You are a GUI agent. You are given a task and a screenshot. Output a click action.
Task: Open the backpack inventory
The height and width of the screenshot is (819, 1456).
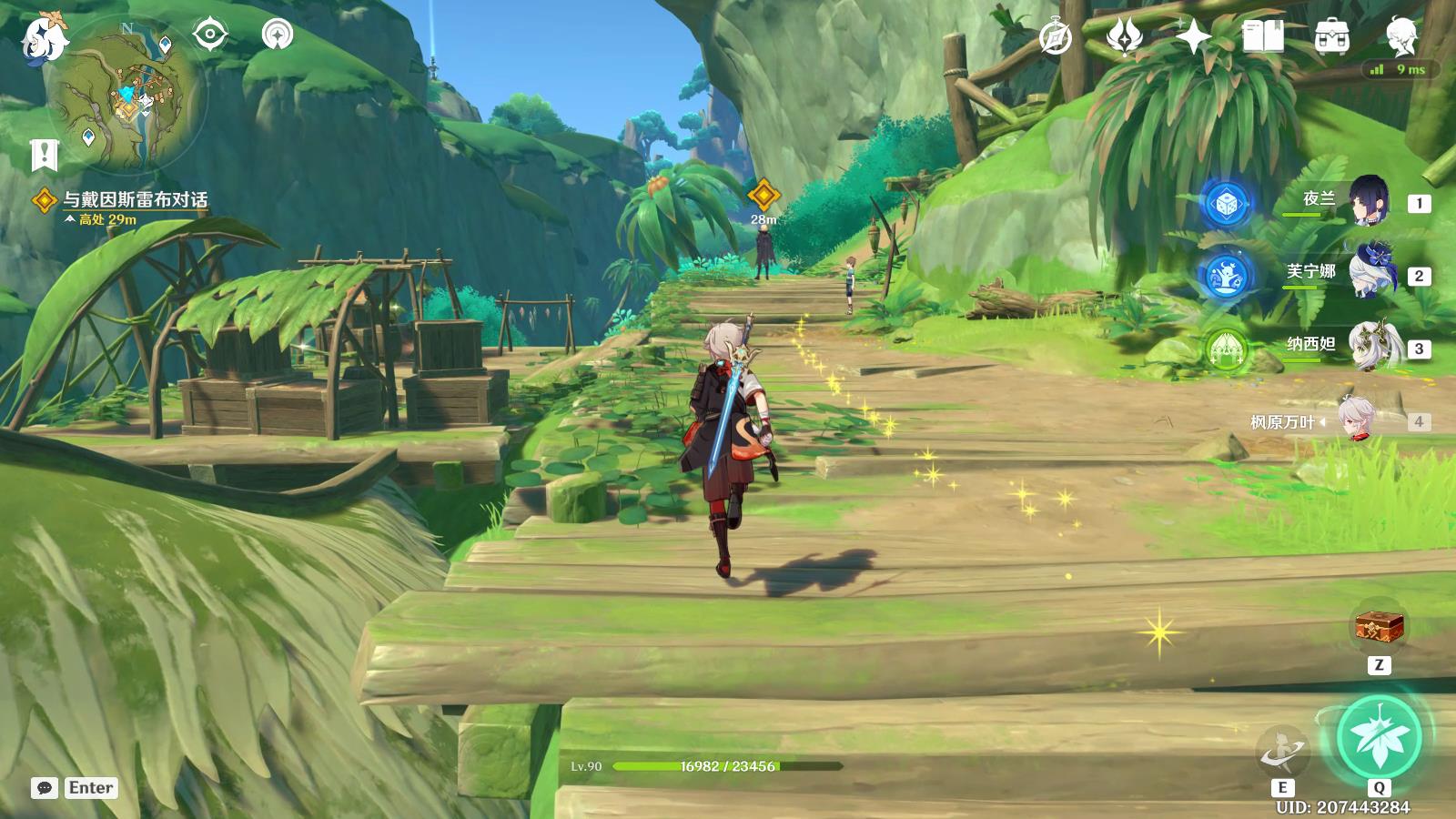pos(1331,37)
